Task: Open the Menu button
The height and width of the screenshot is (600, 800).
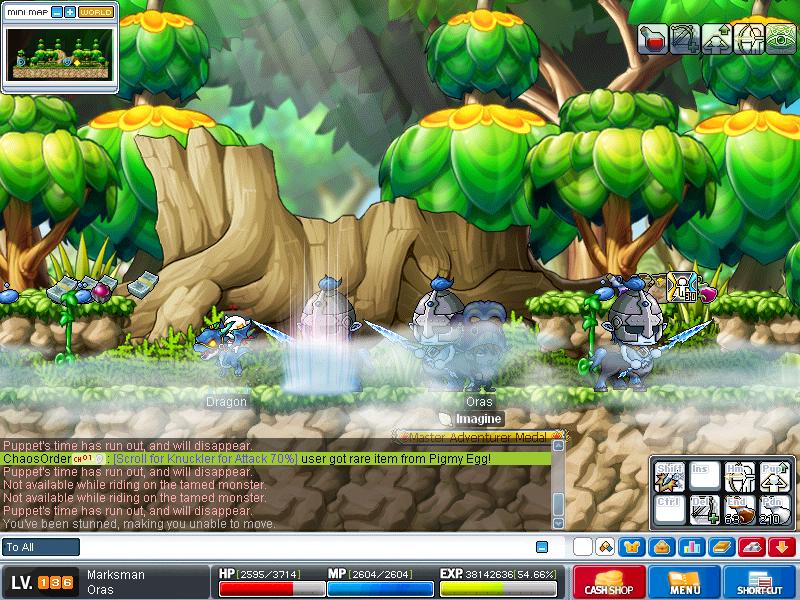Action: coord(685,582)
